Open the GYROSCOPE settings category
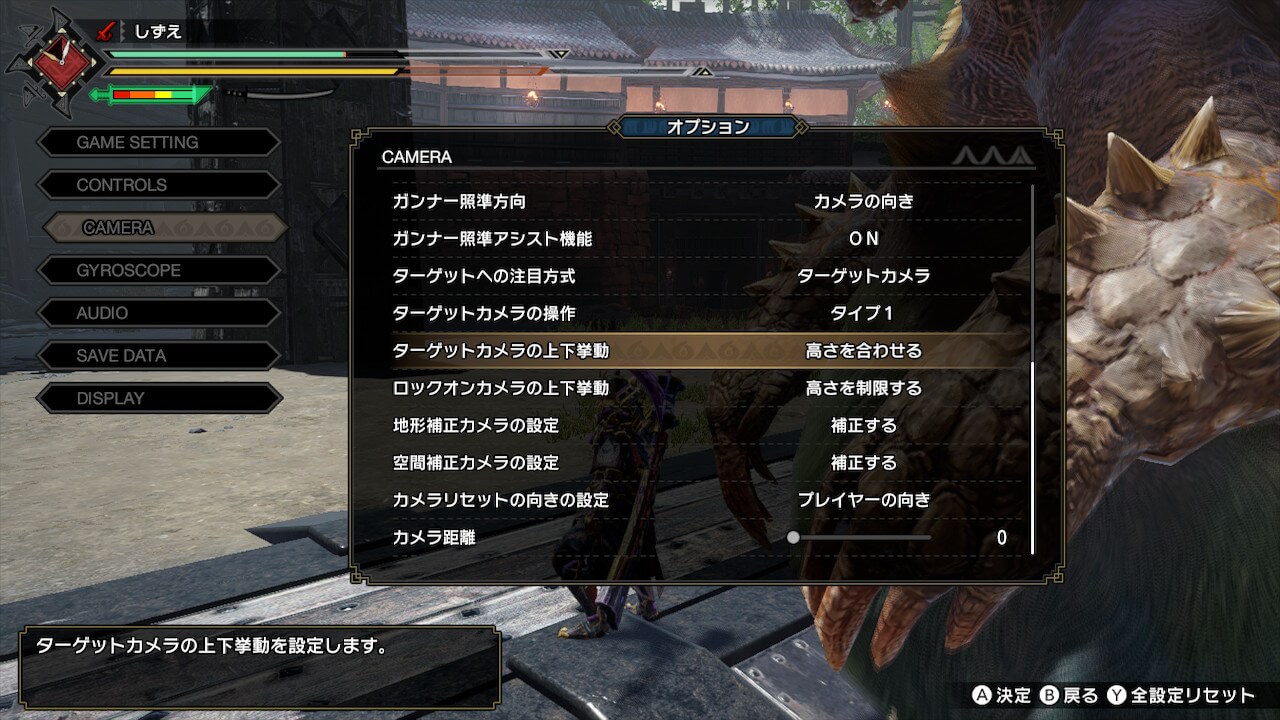1280x720 pixels. 158,270
